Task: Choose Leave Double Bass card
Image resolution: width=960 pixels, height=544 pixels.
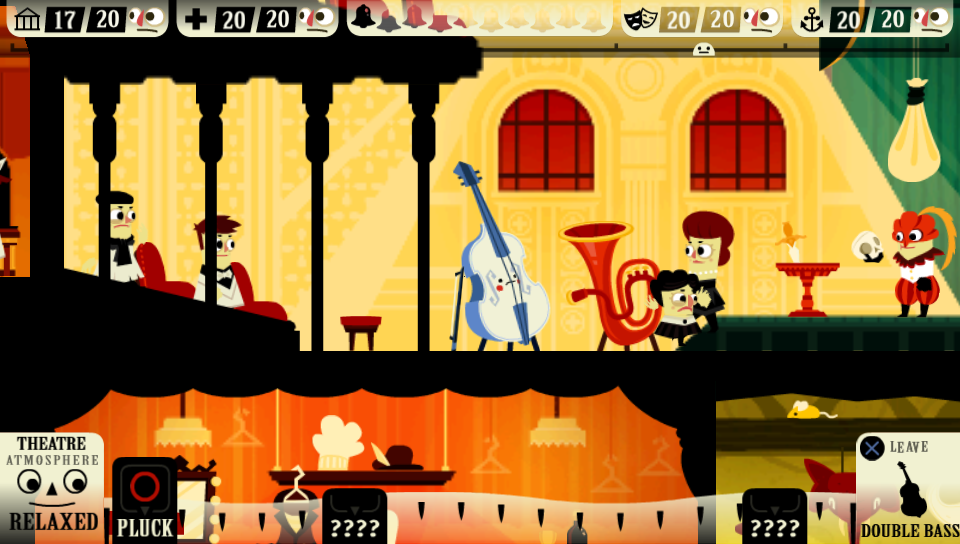Action: tap(907, 488)
